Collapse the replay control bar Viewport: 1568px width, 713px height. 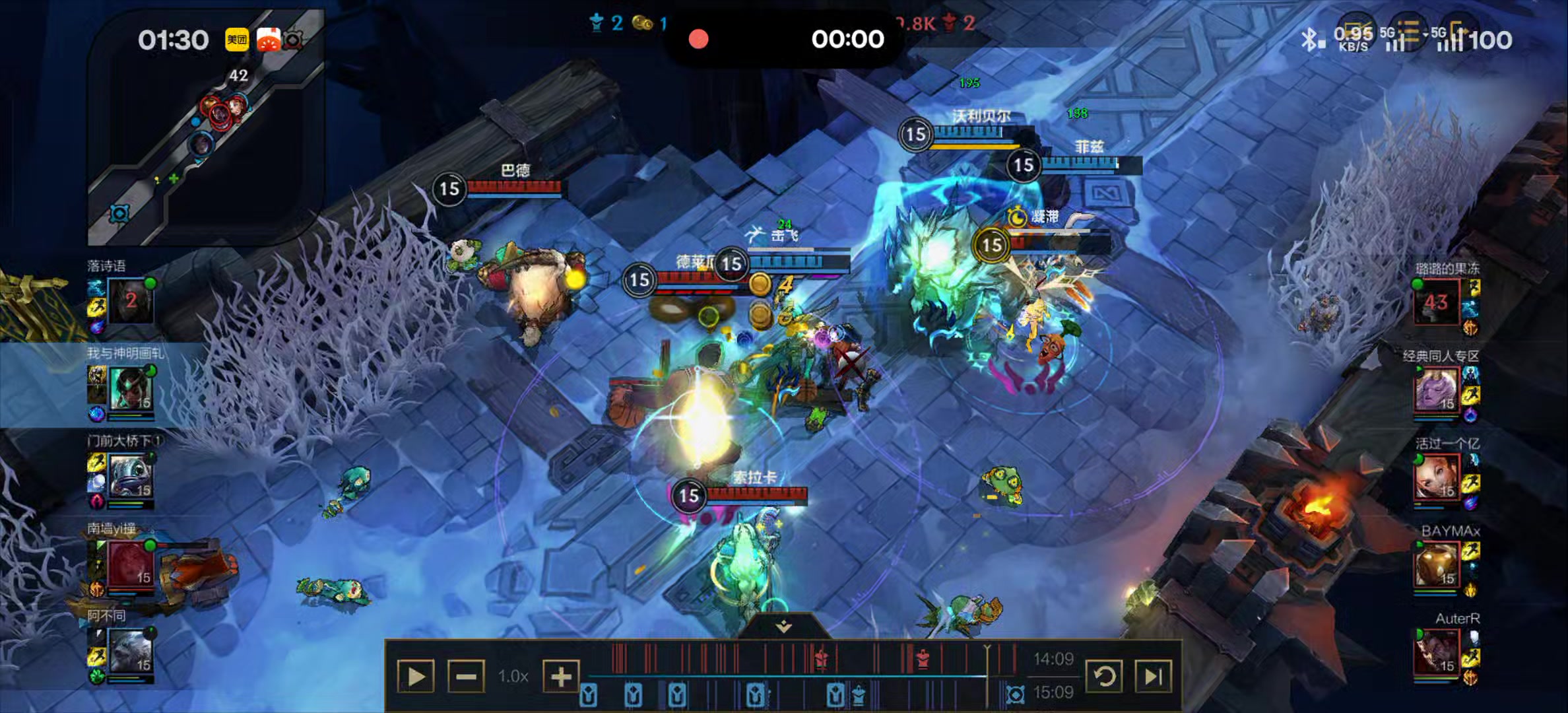(x=783, y=627)
